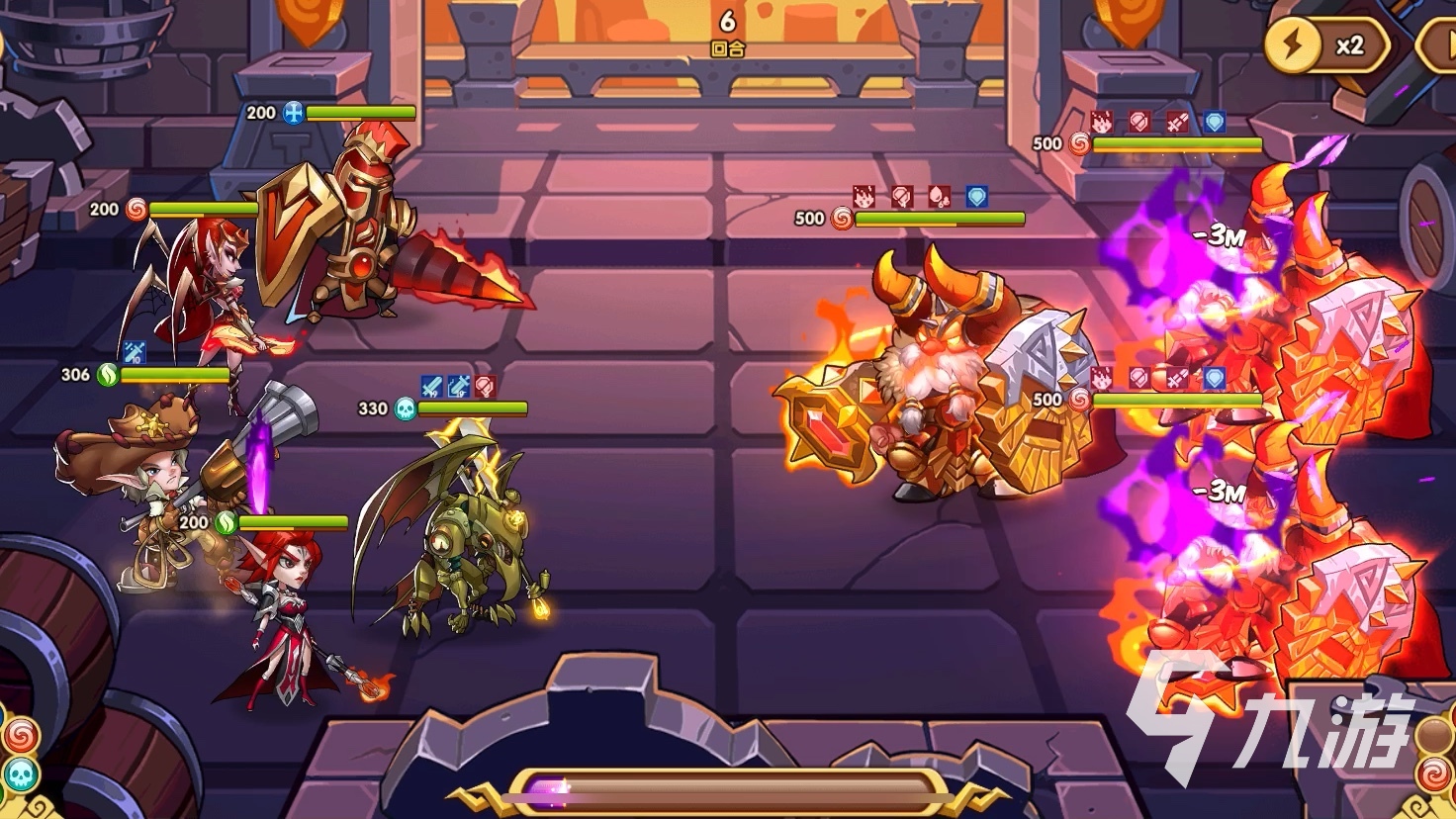Select the teal skull faction orb
The image size is (1456, 819).
point(20,773)
